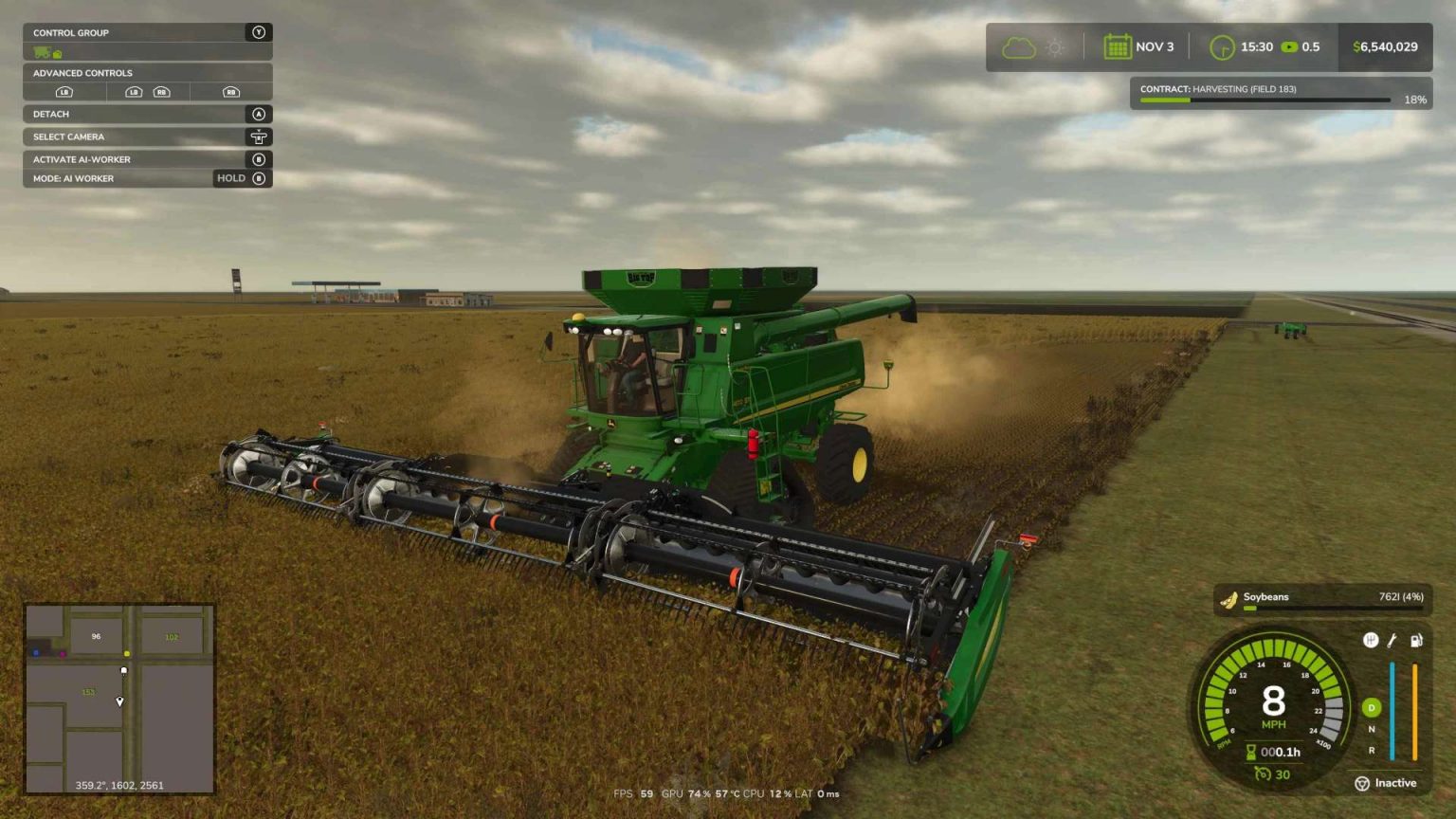
Task: Click the cloud weather icon
Action: tap(1019, 45)
